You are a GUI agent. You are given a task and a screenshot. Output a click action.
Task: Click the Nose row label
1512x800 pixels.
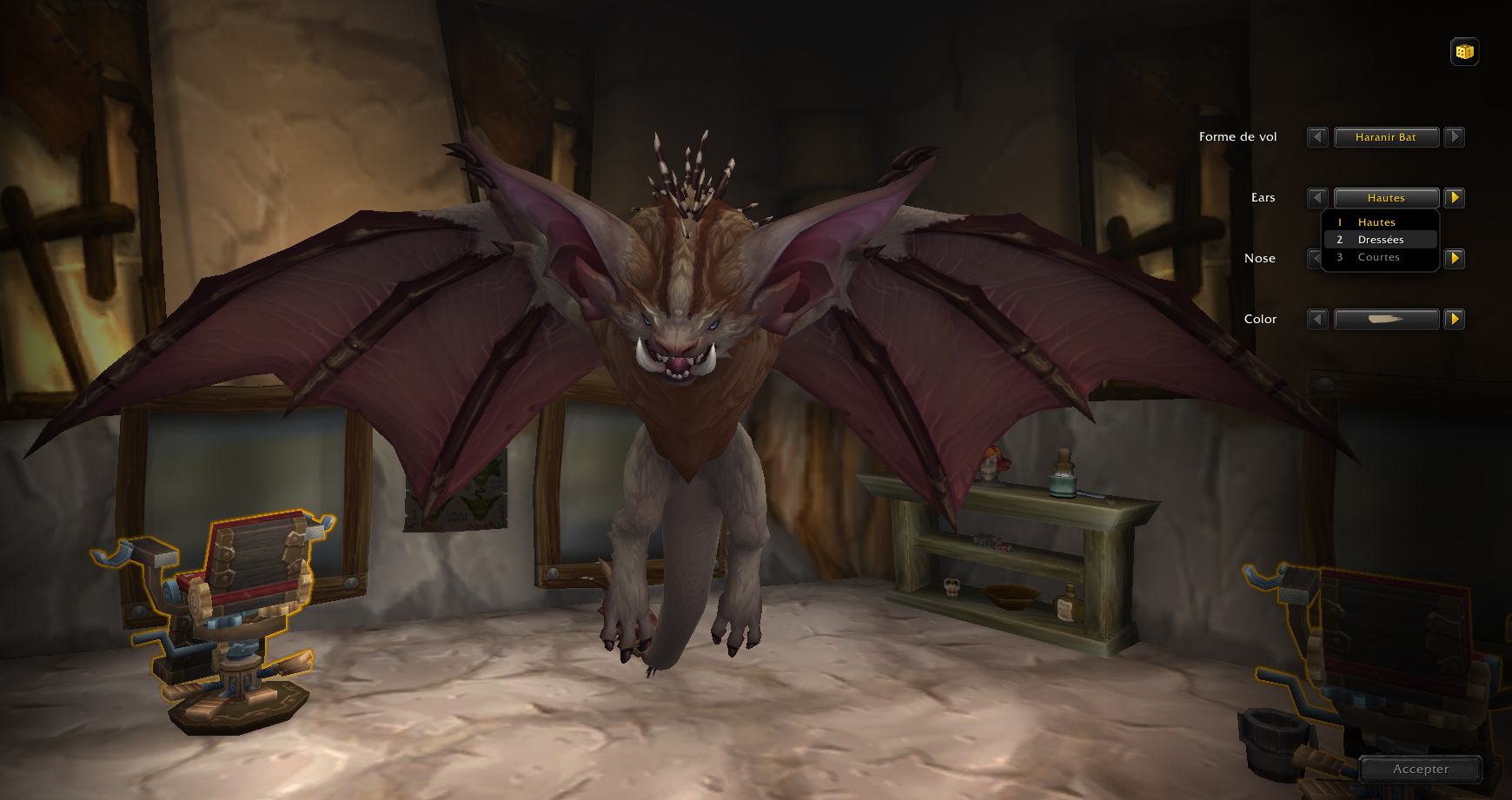tap(1259, 258)
